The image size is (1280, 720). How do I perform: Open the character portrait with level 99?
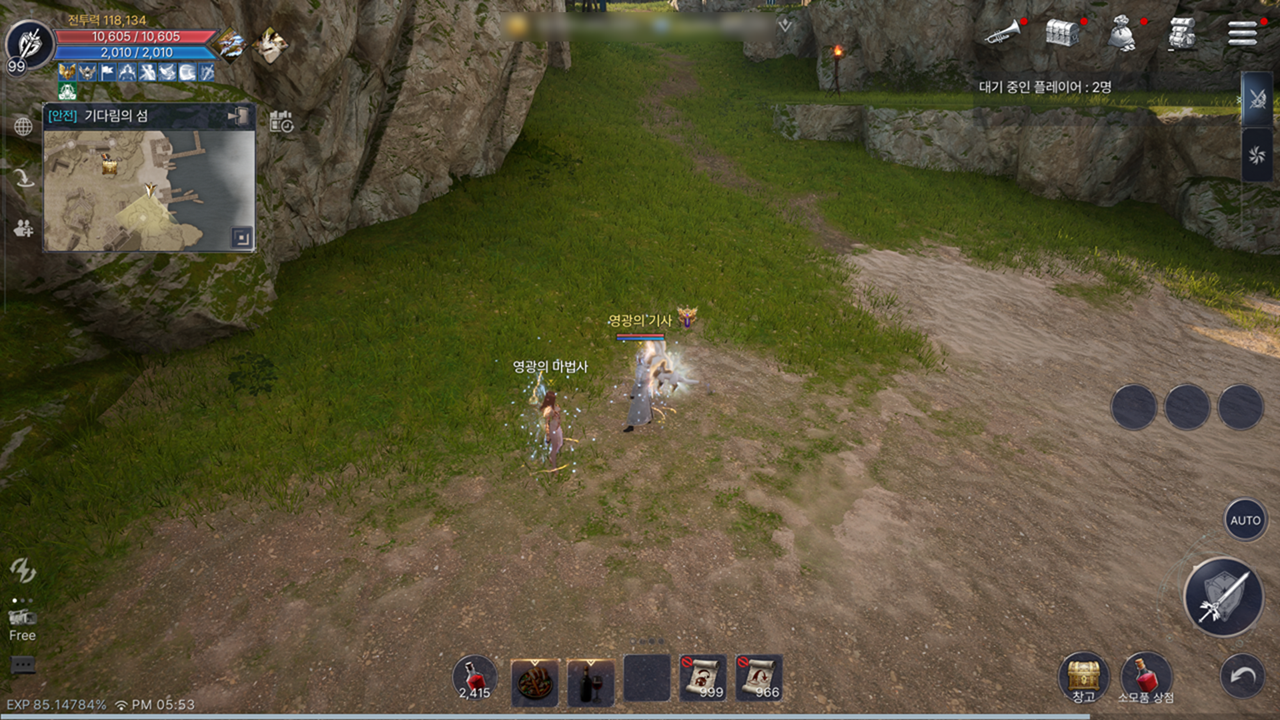[29, 45]
